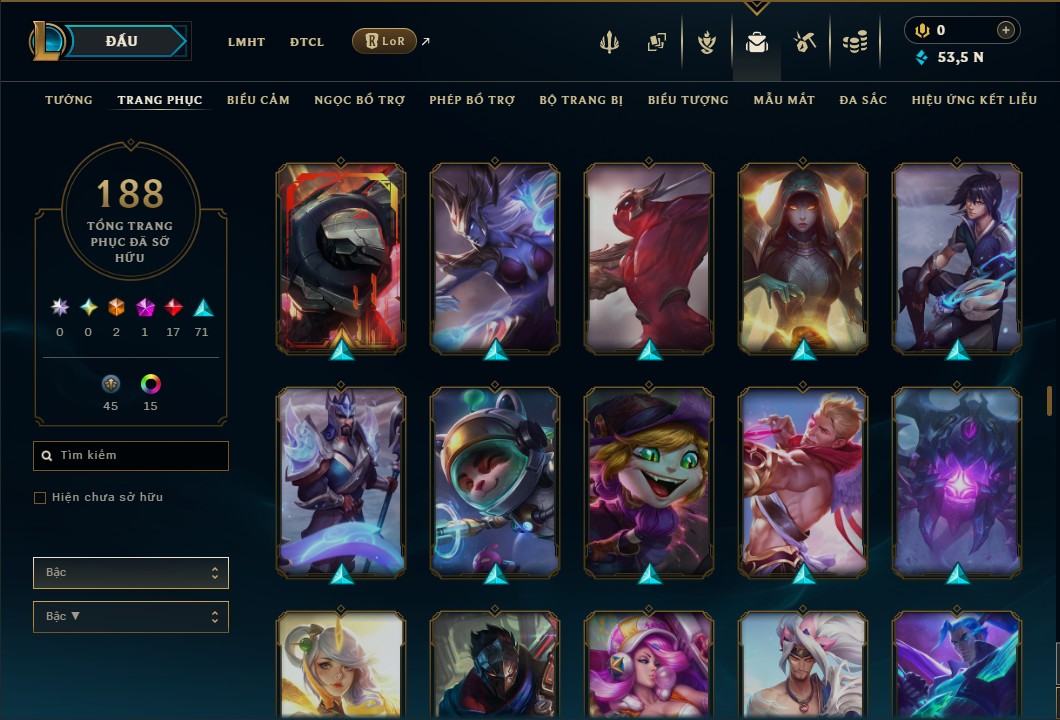
Task: Click the ĐẤU play button
Action: click(121, 41)
